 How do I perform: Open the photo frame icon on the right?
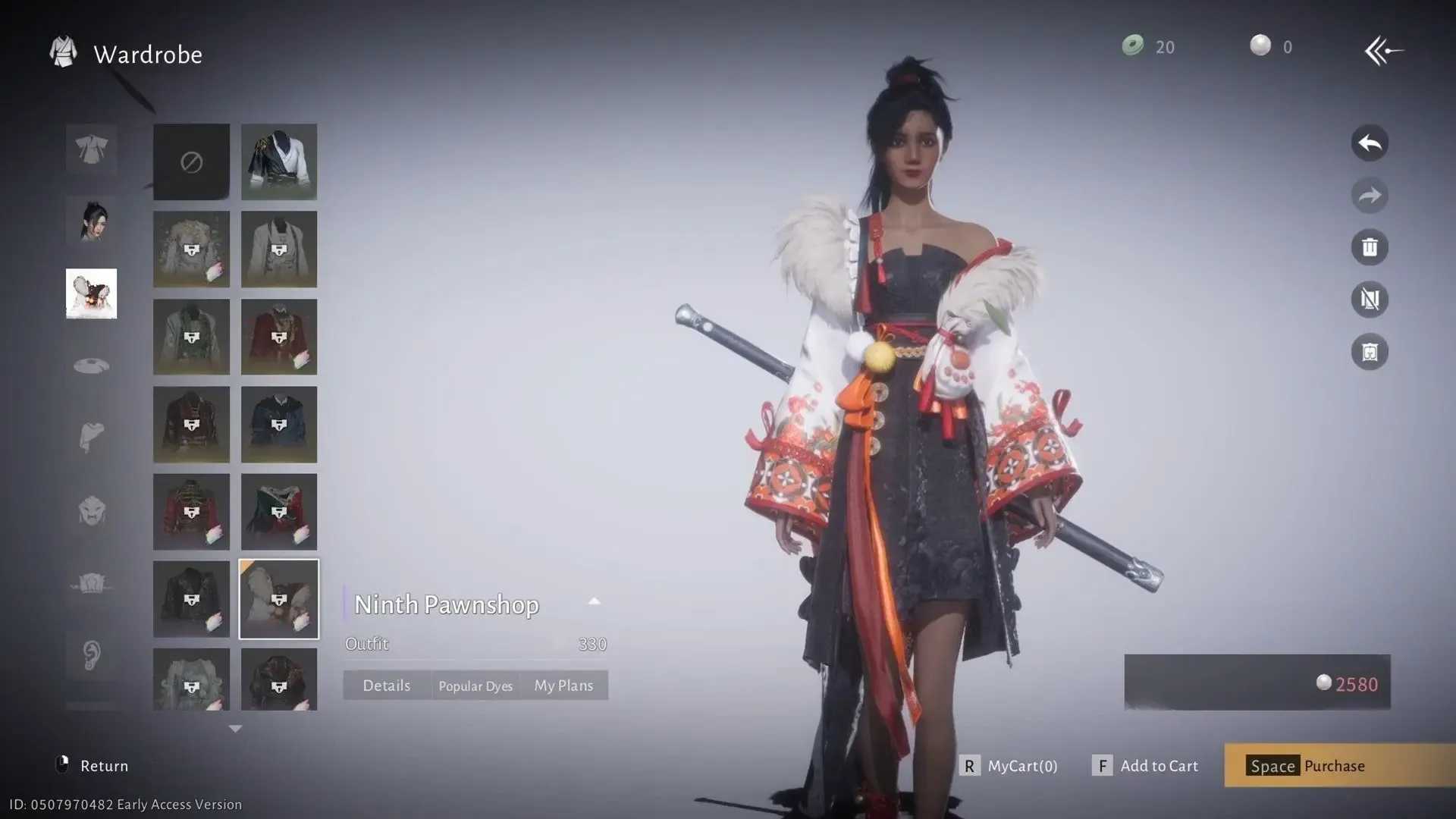click(1370, 352)
